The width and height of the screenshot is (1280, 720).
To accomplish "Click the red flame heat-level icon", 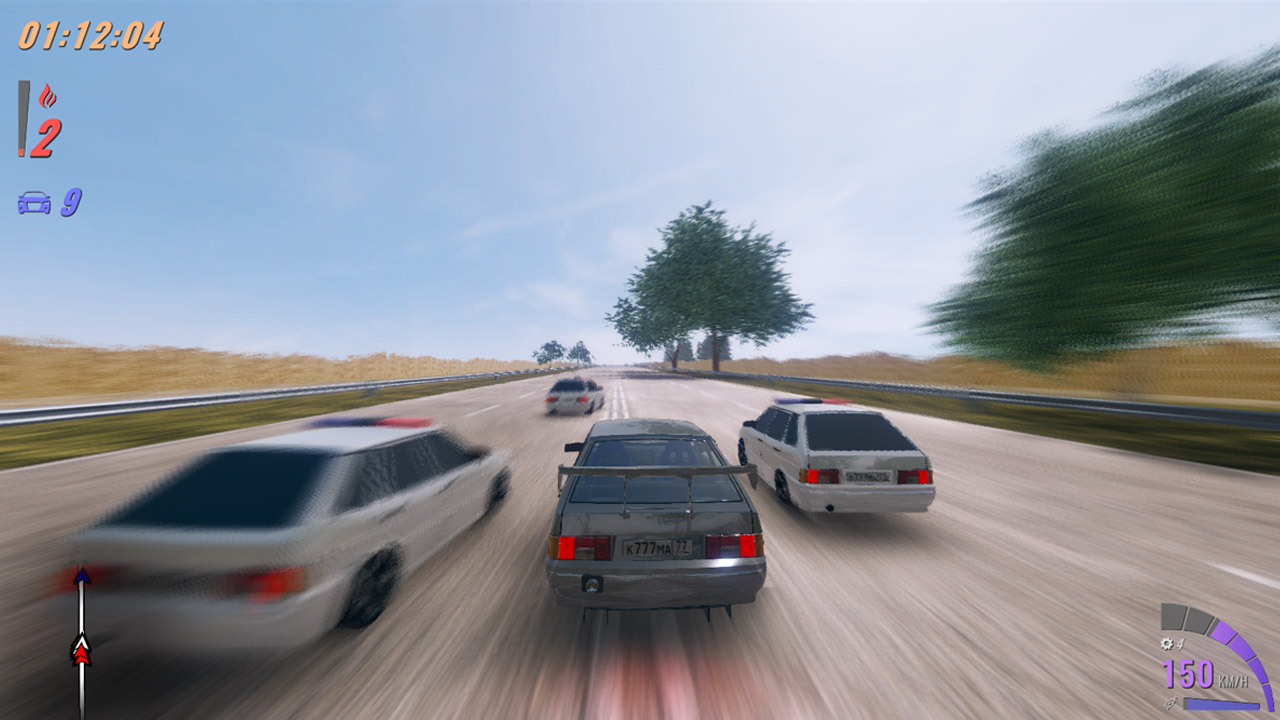I will [49, 95].
